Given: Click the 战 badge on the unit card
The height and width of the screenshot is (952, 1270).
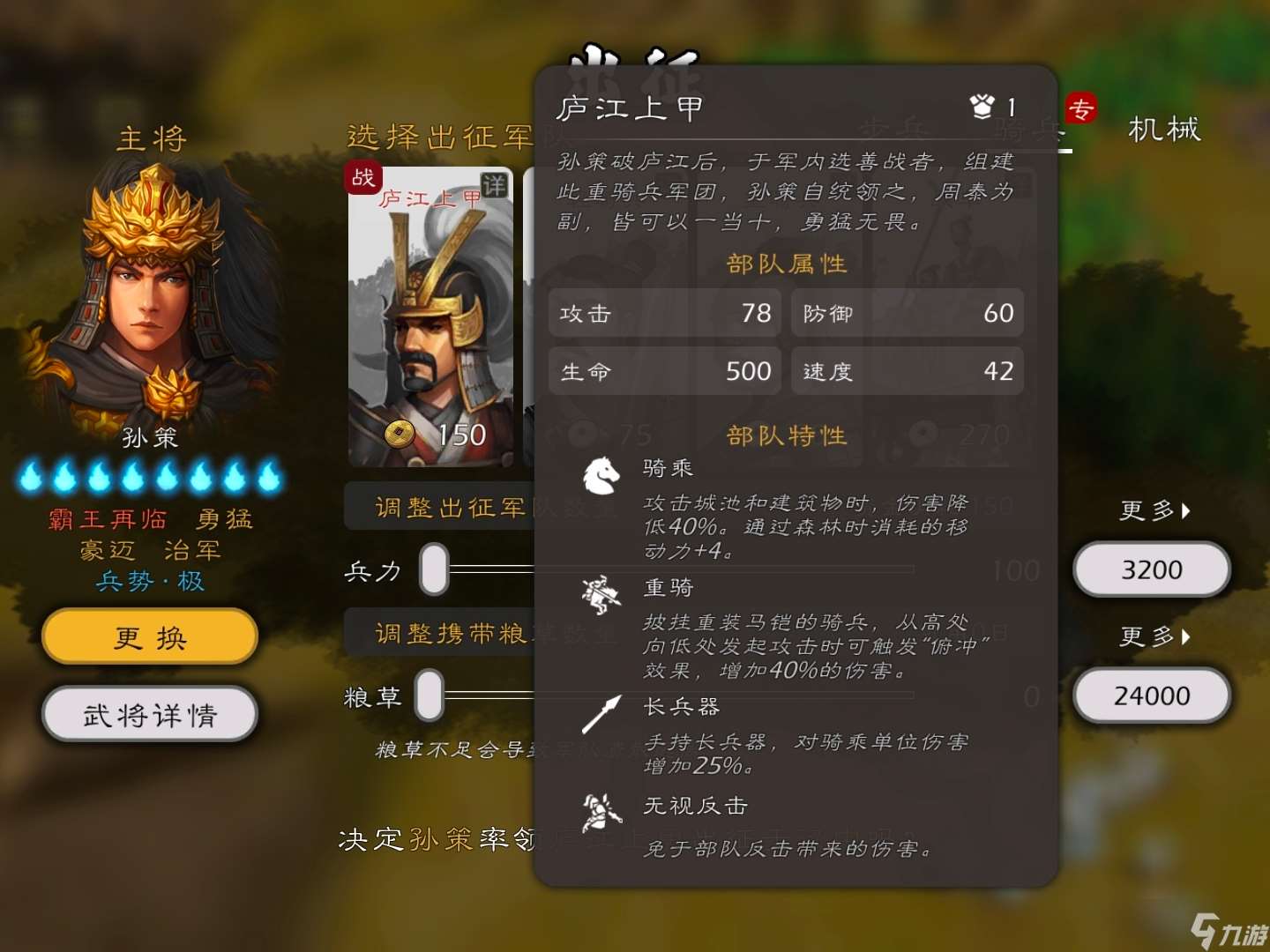Looking at the screenshot, I should coord(362,179).
